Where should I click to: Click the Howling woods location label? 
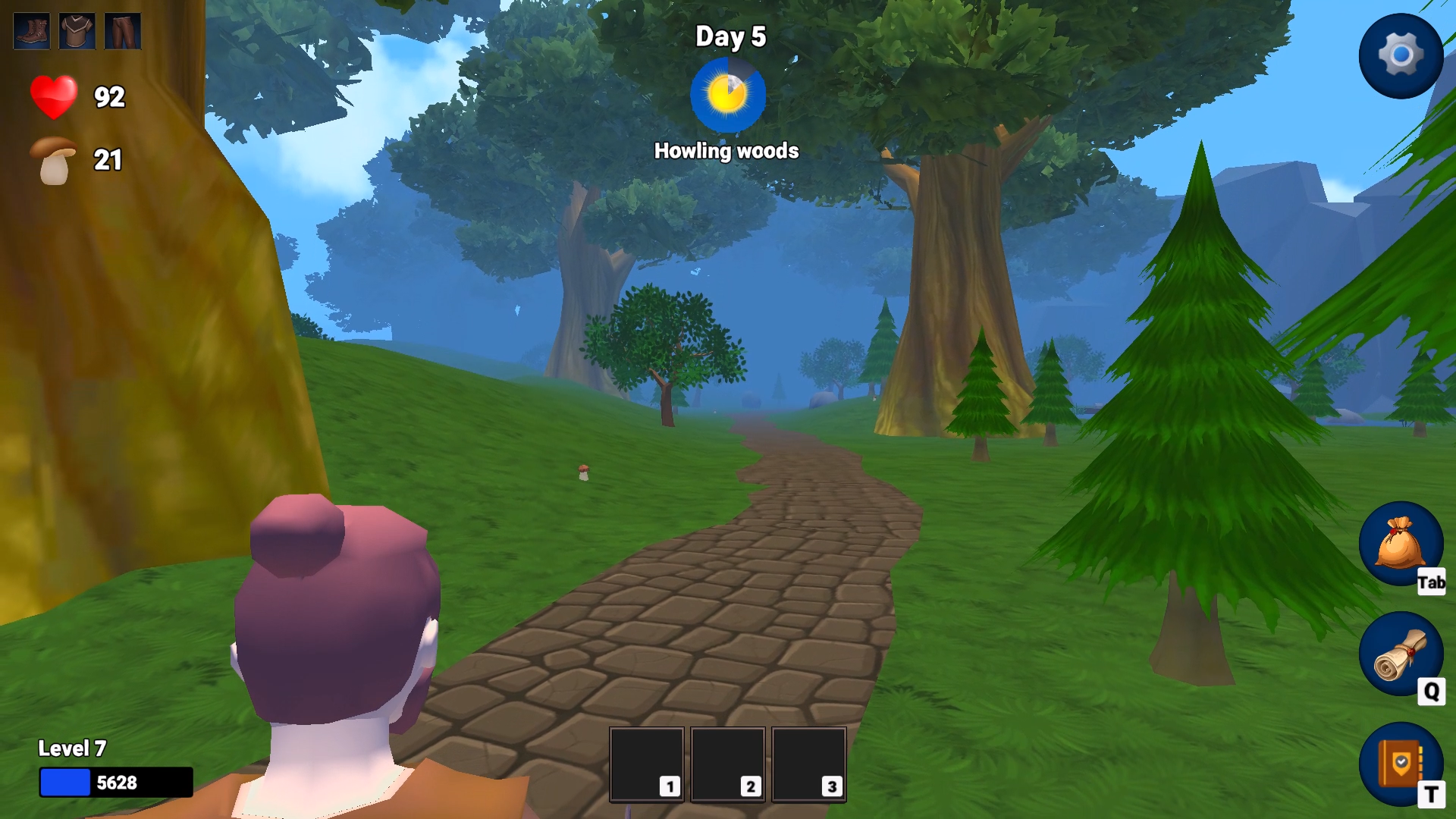tap(726, 151)
